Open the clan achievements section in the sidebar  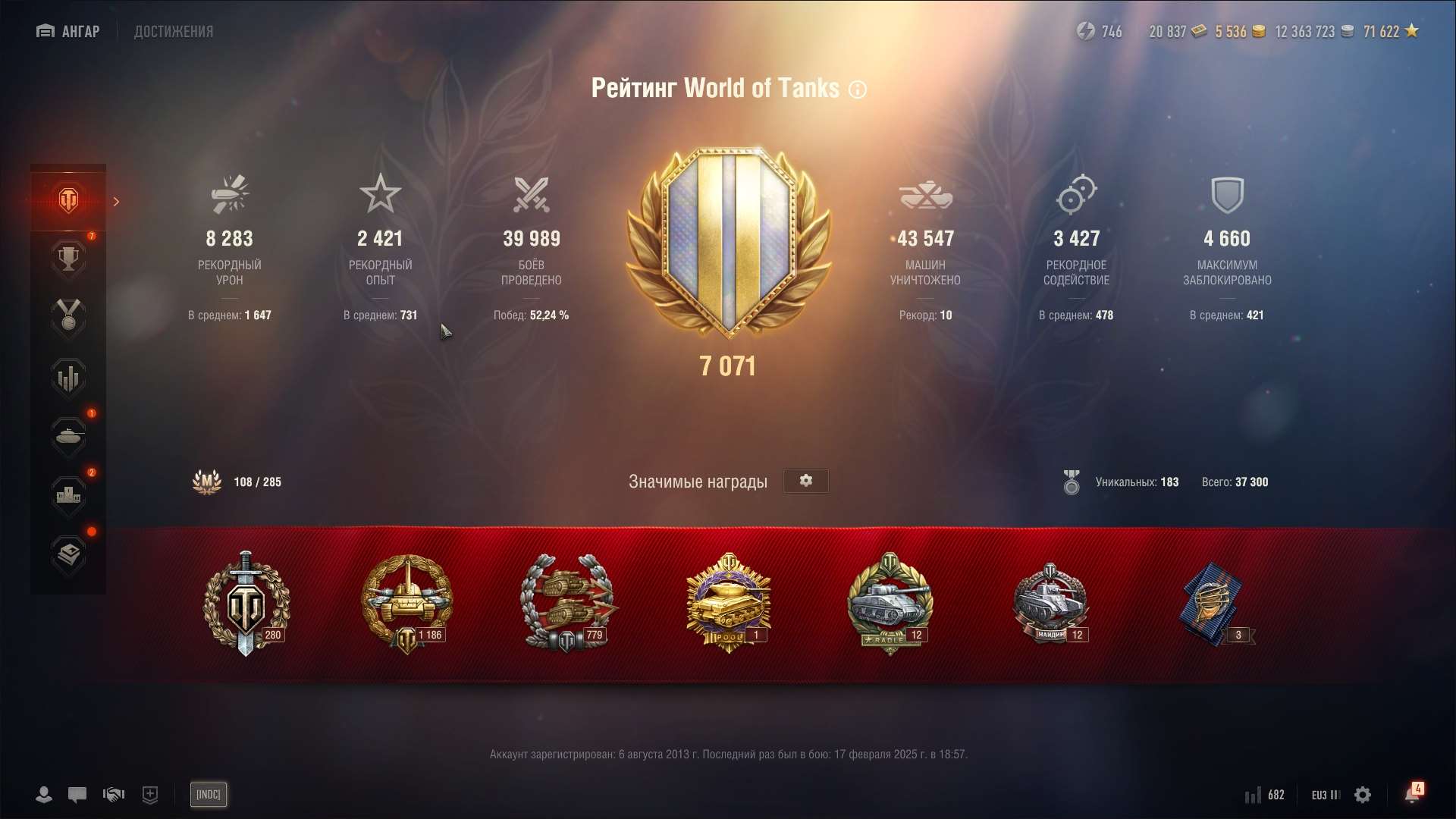coord(68,497)
